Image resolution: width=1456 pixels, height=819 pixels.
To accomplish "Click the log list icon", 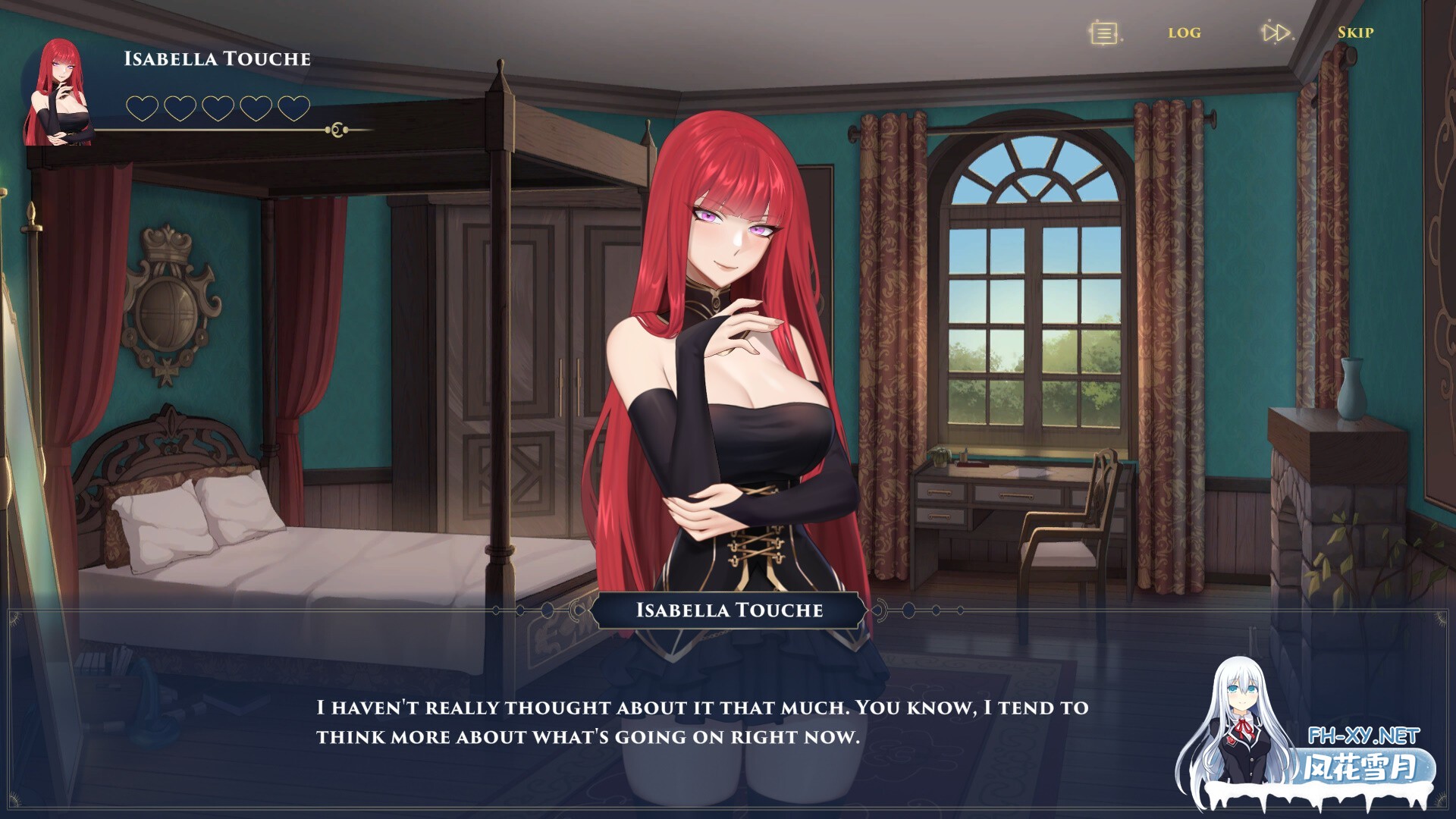I will pyautogui.click(x=1104, y=33).
